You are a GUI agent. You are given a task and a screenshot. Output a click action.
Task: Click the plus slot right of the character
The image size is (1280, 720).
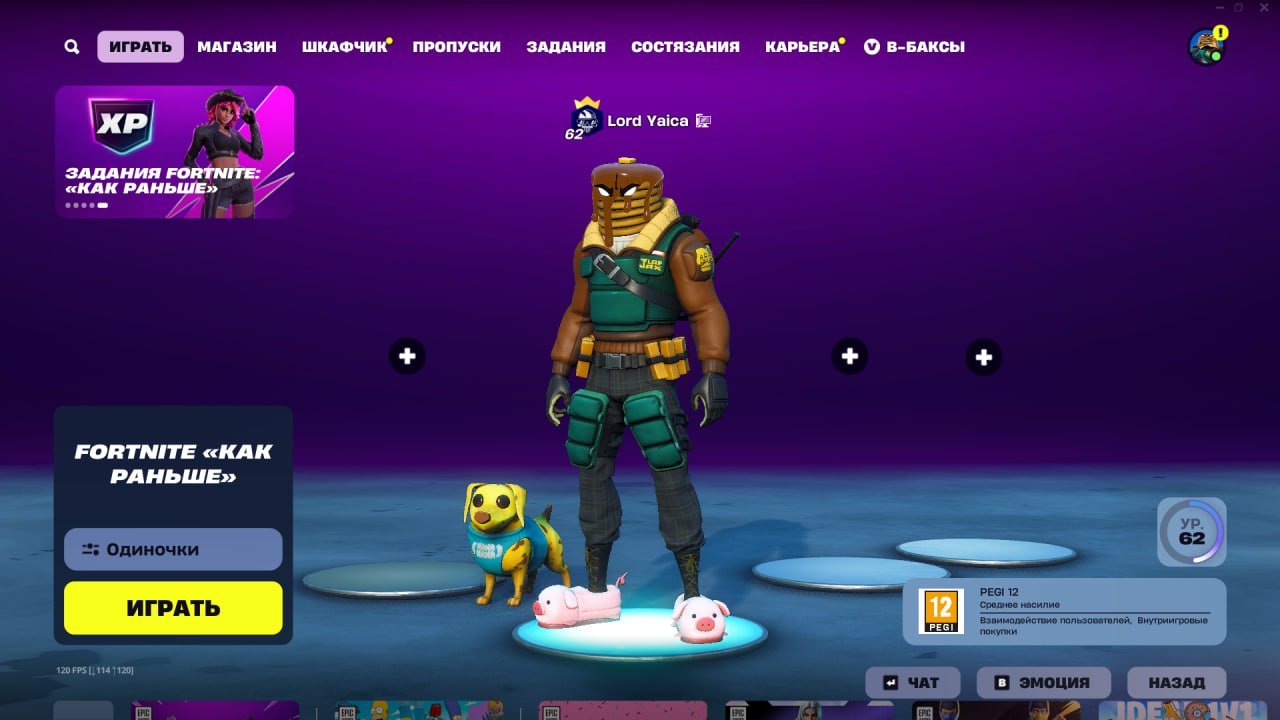click(849, 355)
